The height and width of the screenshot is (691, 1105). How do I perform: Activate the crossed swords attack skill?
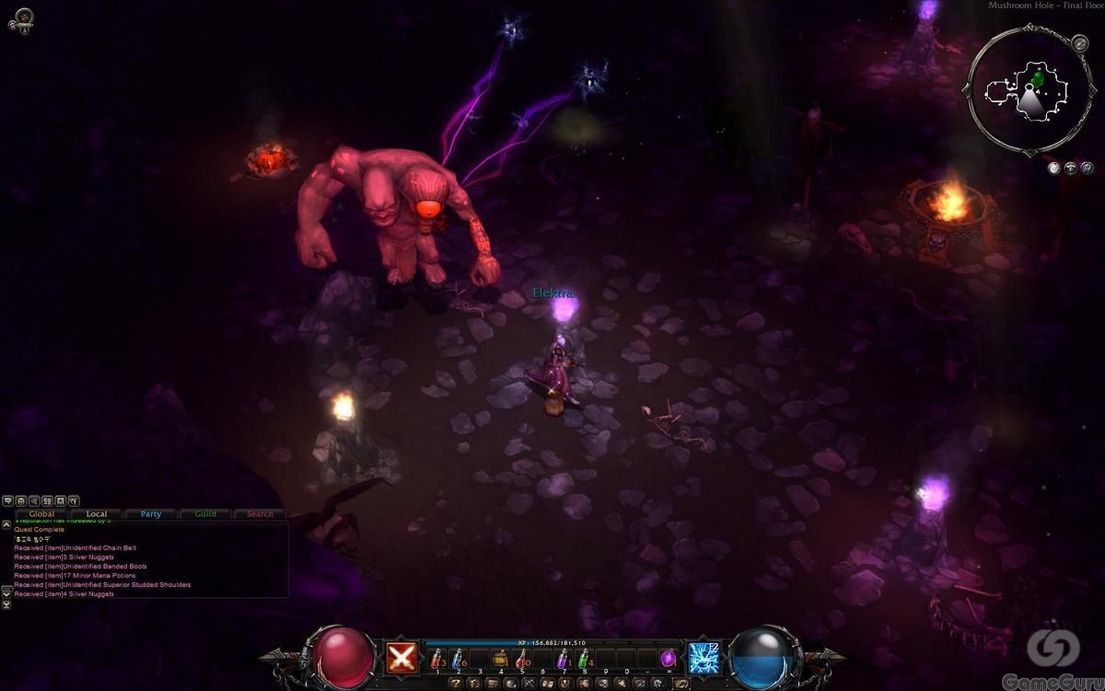[402, 658]
